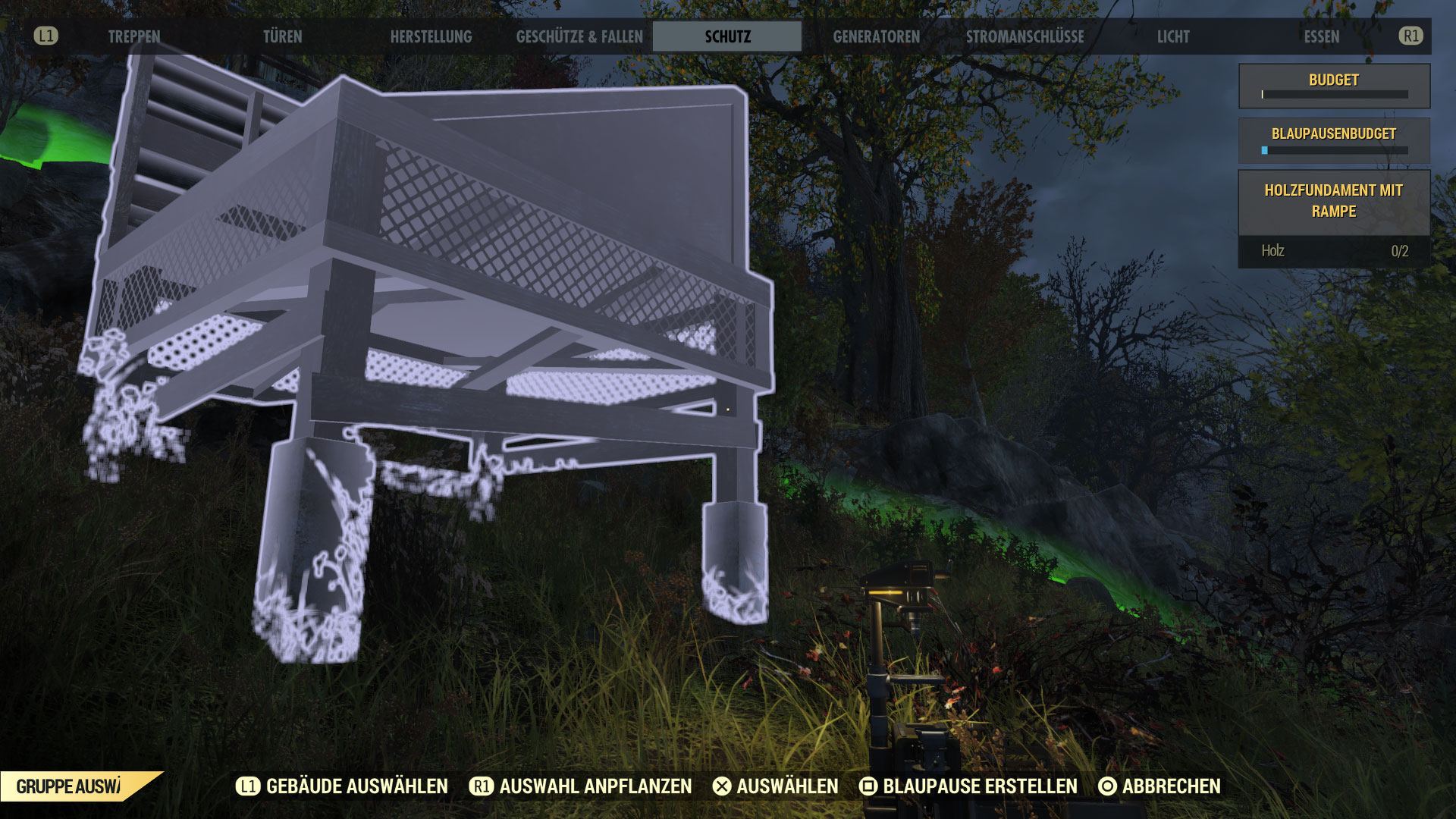Click the Auswählen action
Viewport: 1456px width, 819px height.
(776, 786)
